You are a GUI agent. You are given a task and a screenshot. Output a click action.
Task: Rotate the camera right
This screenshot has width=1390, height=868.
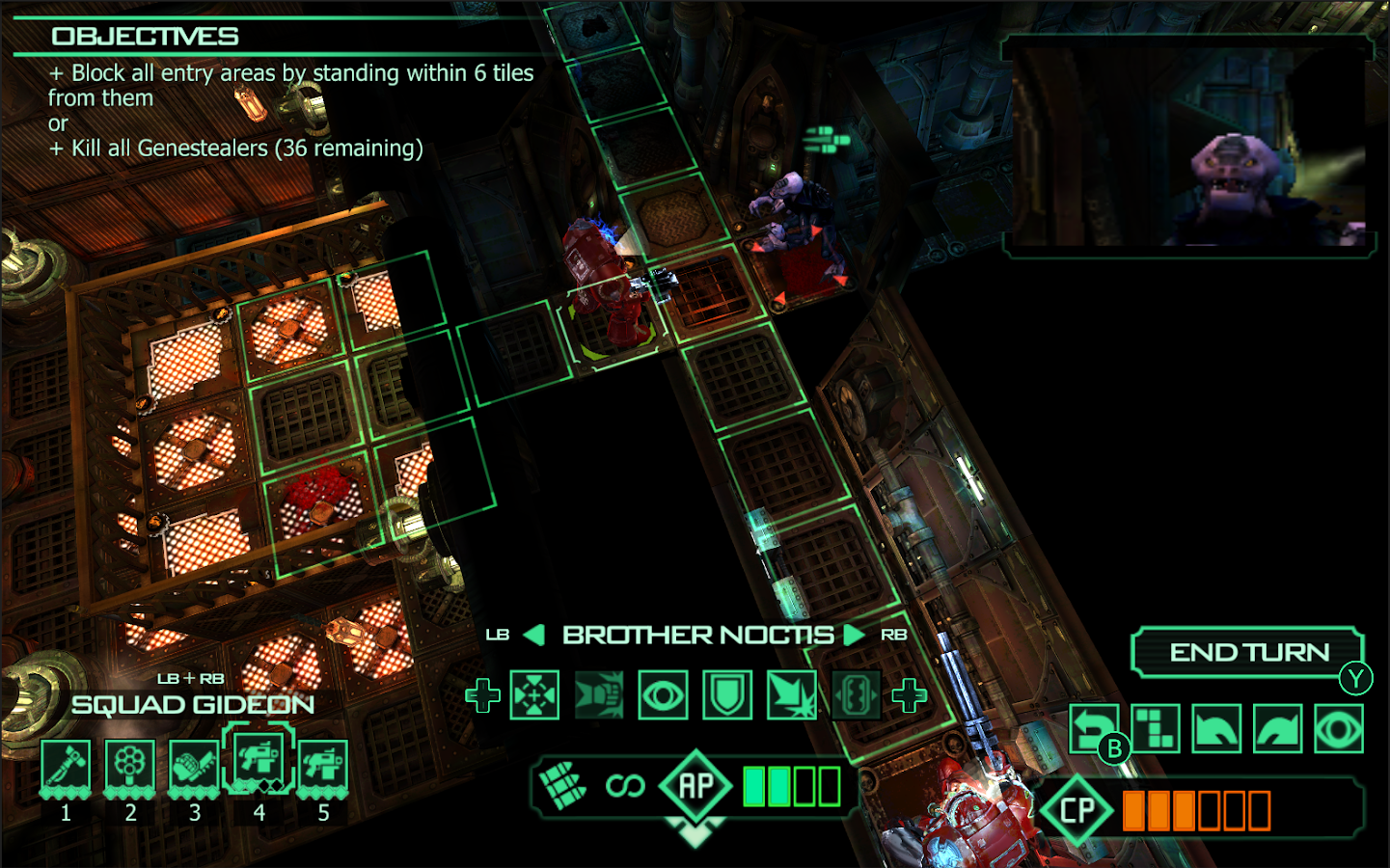tap(1278, 728)
